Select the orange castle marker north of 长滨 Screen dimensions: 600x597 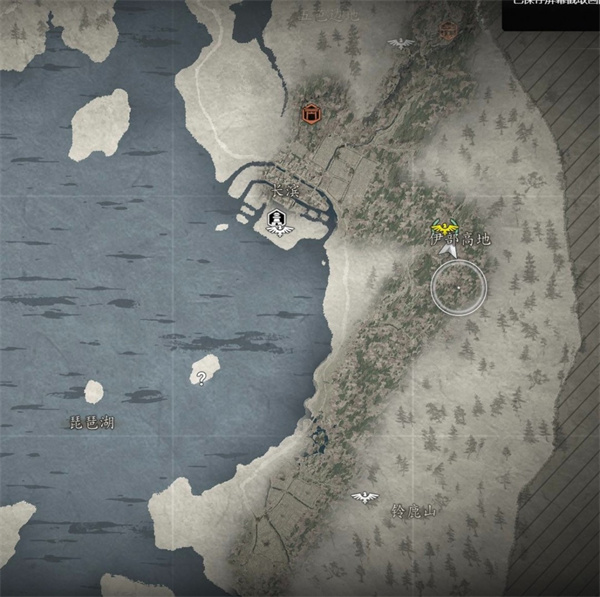[313, 114]
